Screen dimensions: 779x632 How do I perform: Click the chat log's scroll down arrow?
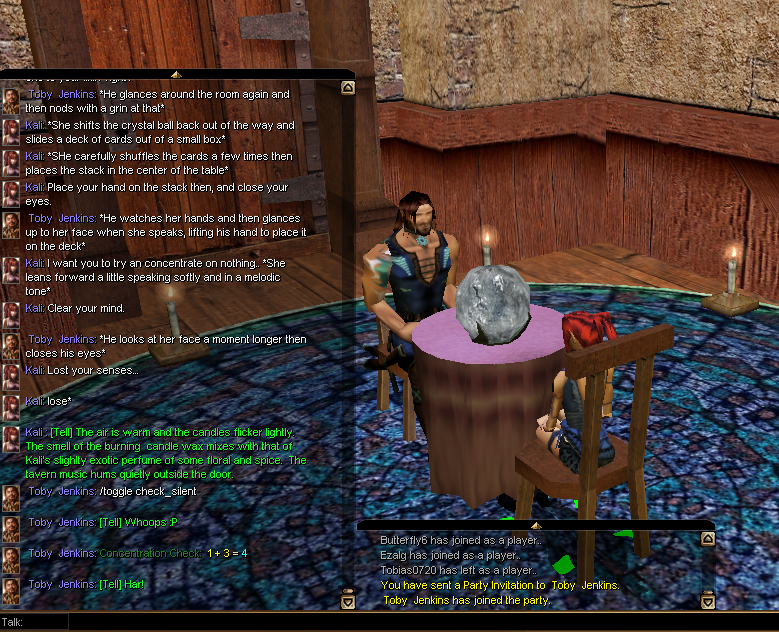coord(348,600)
